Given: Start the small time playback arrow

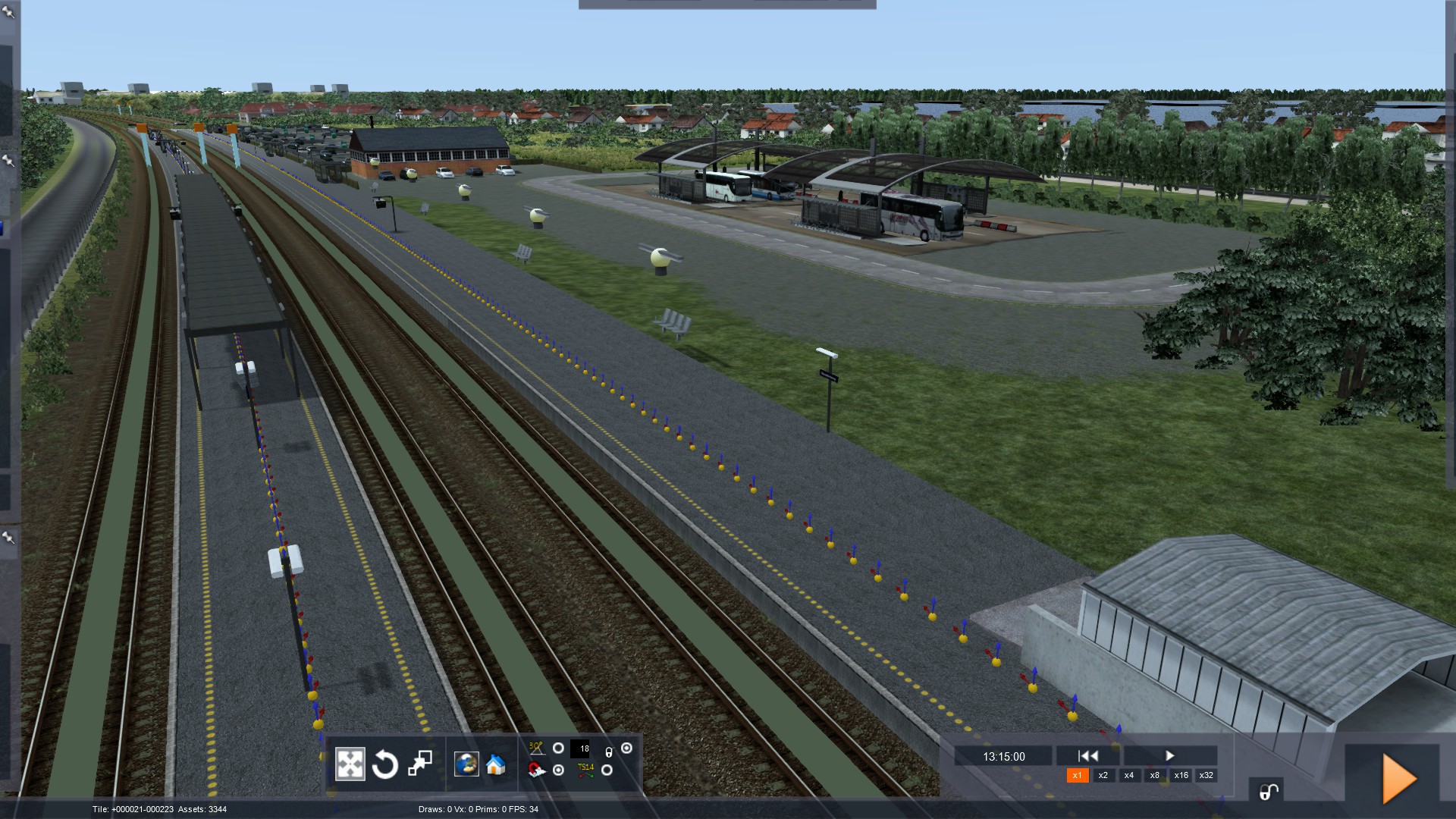Looking at the screenshot, I should [1169, 755].
